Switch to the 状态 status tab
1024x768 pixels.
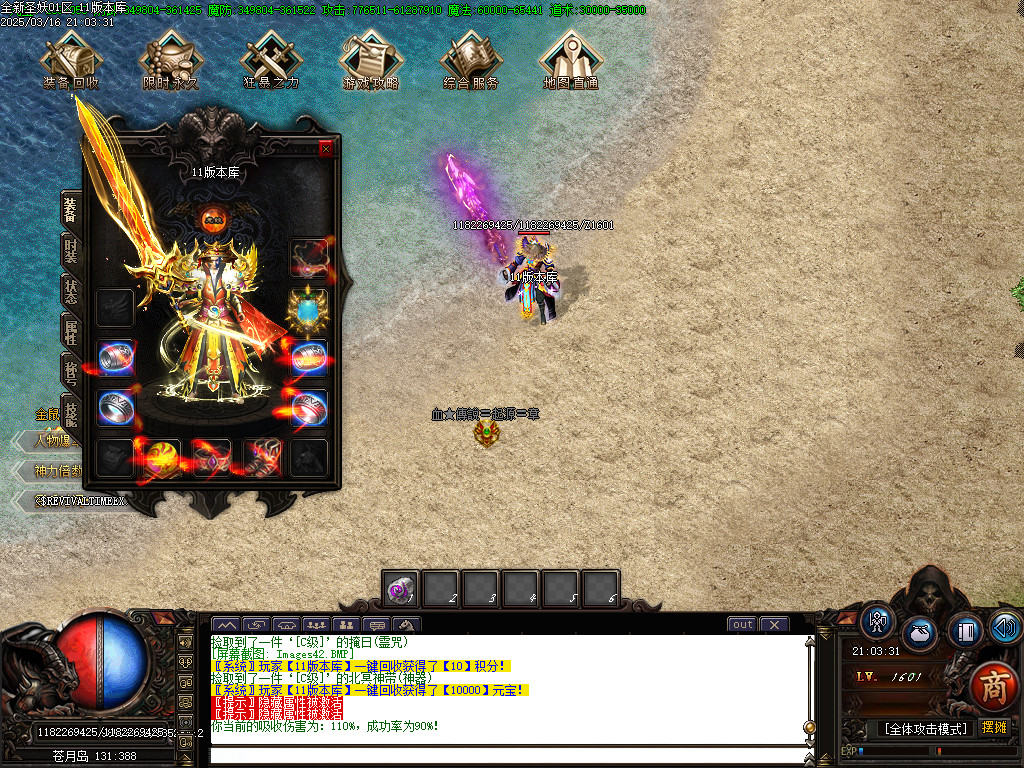tap(71, 292)
